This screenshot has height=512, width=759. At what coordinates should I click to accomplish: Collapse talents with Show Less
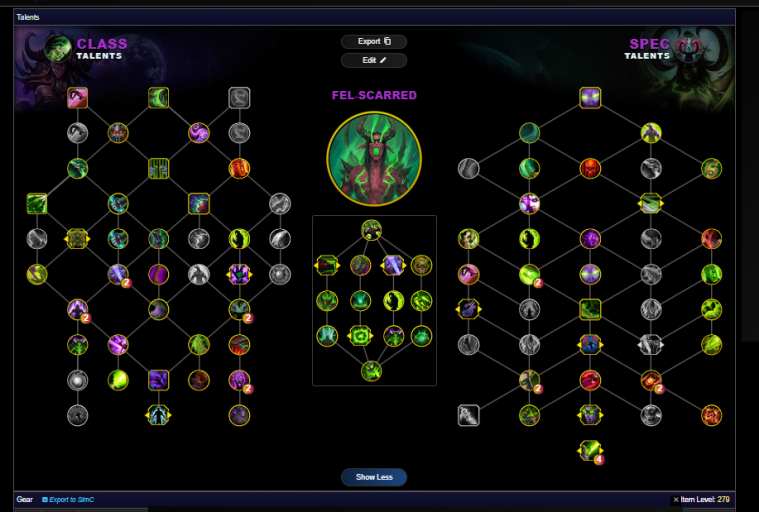pyautogui.click(x=374, y=477)
